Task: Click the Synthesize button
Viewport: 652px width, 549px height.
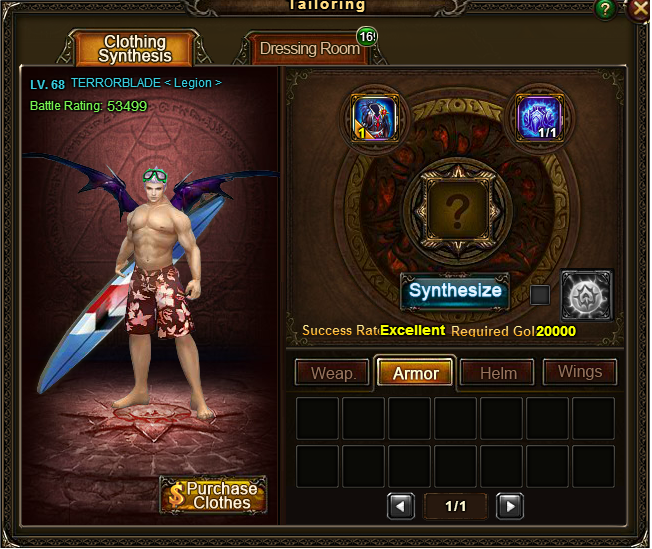Action: [455, 292]
